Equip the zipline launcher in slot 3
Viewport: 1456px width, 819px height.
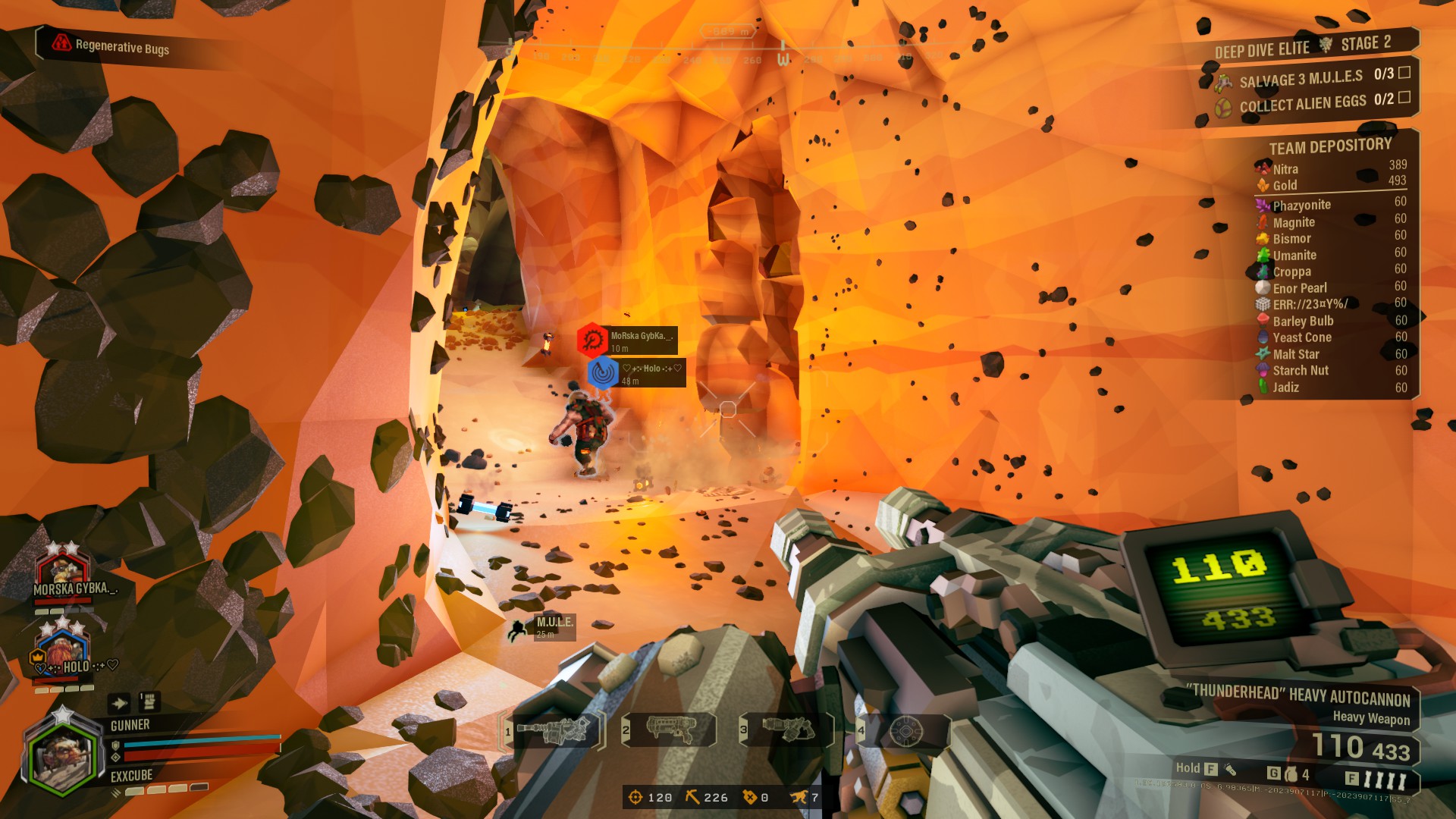click(x=787, y=730)
